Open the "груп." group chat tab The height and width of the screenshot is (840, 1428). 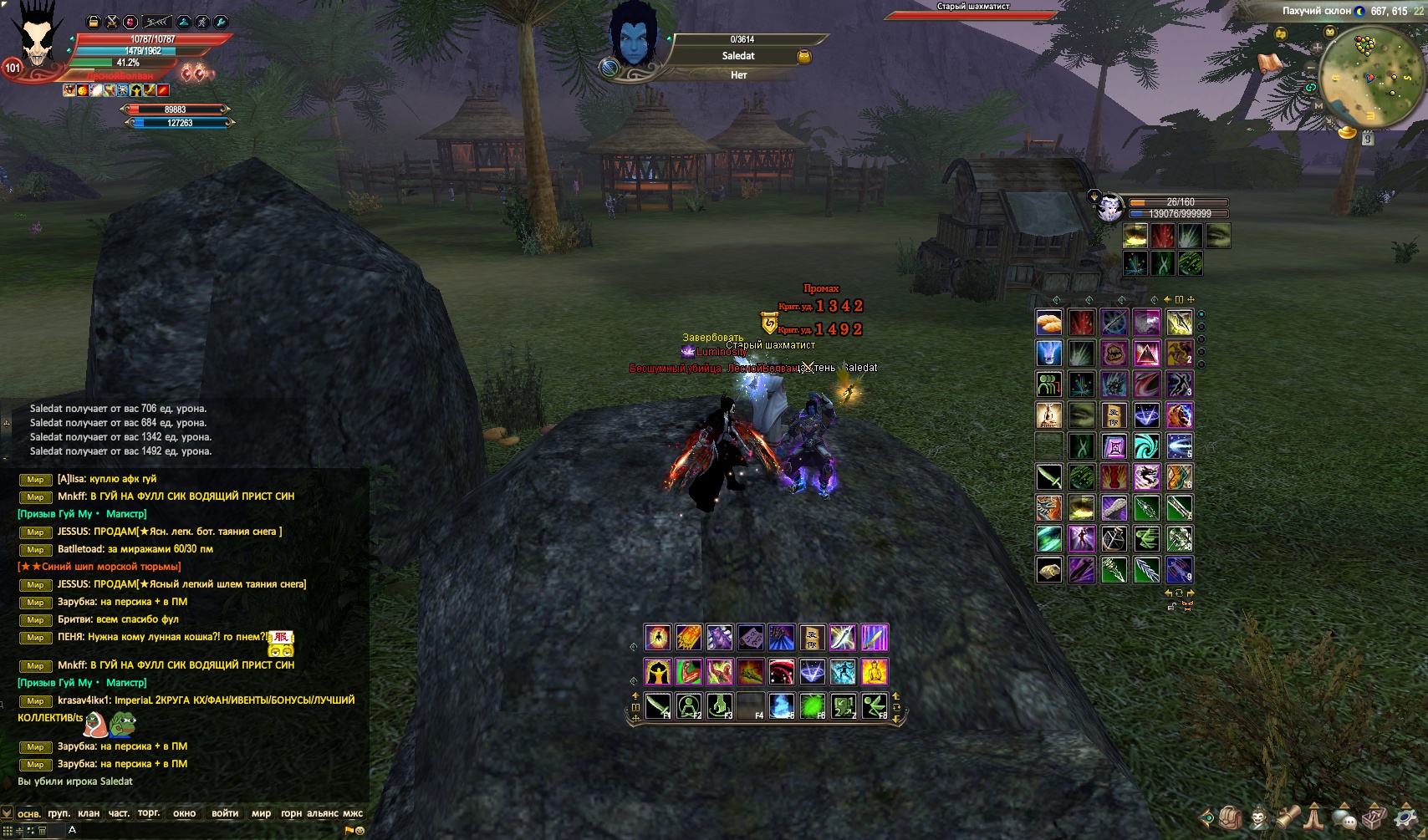click(x=59, y=813)
